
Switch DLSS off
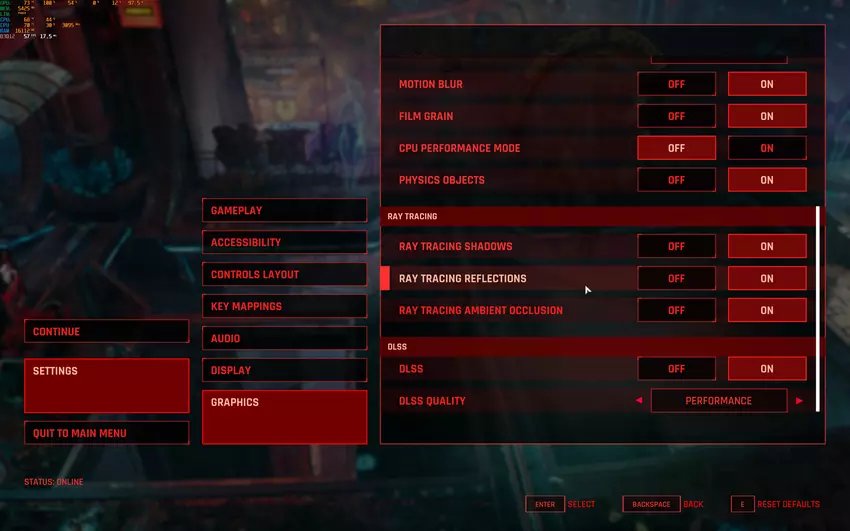(676, 369)
